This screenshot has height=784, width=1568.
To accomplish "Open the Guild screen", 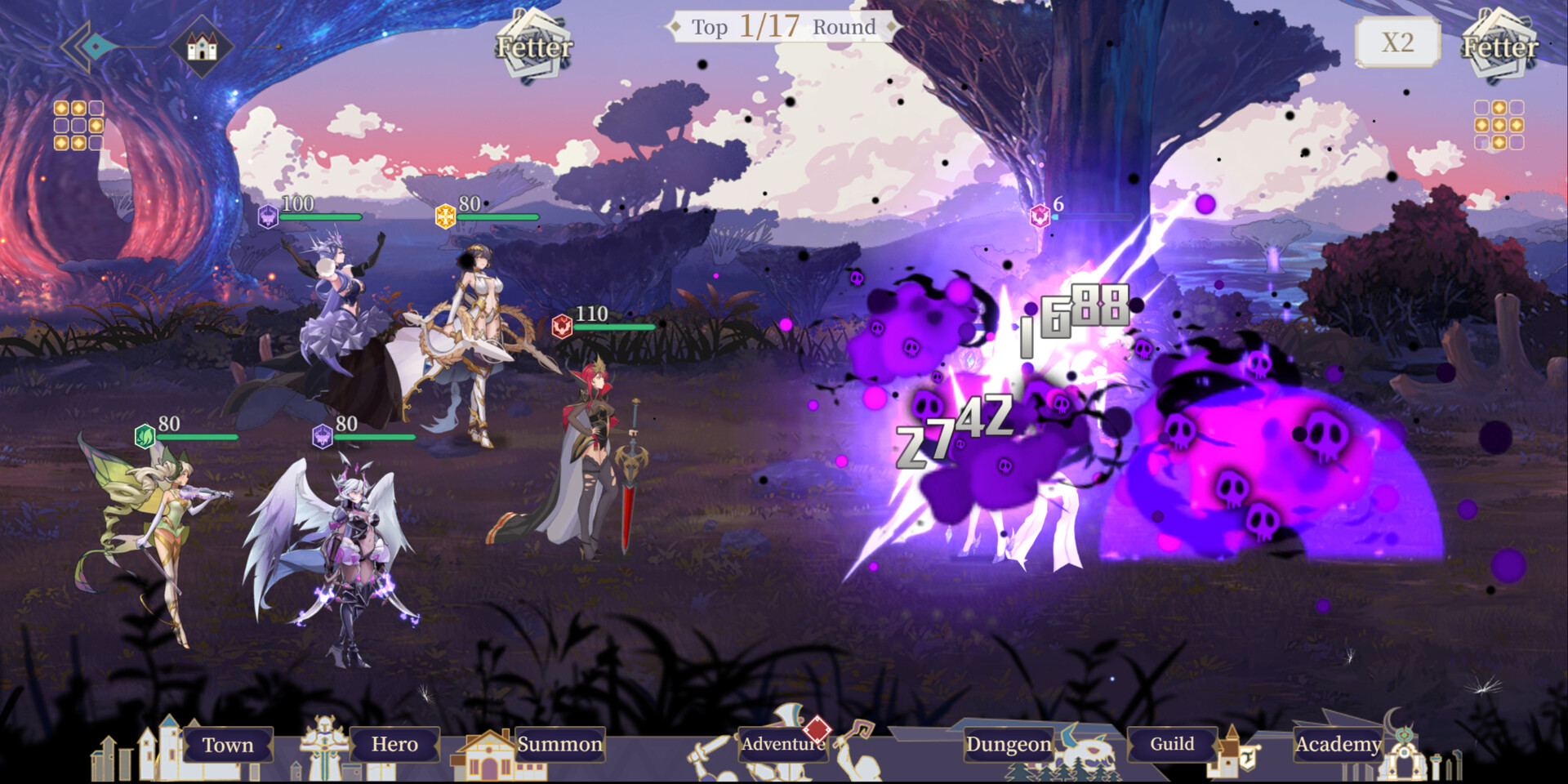I will 1172,746.
